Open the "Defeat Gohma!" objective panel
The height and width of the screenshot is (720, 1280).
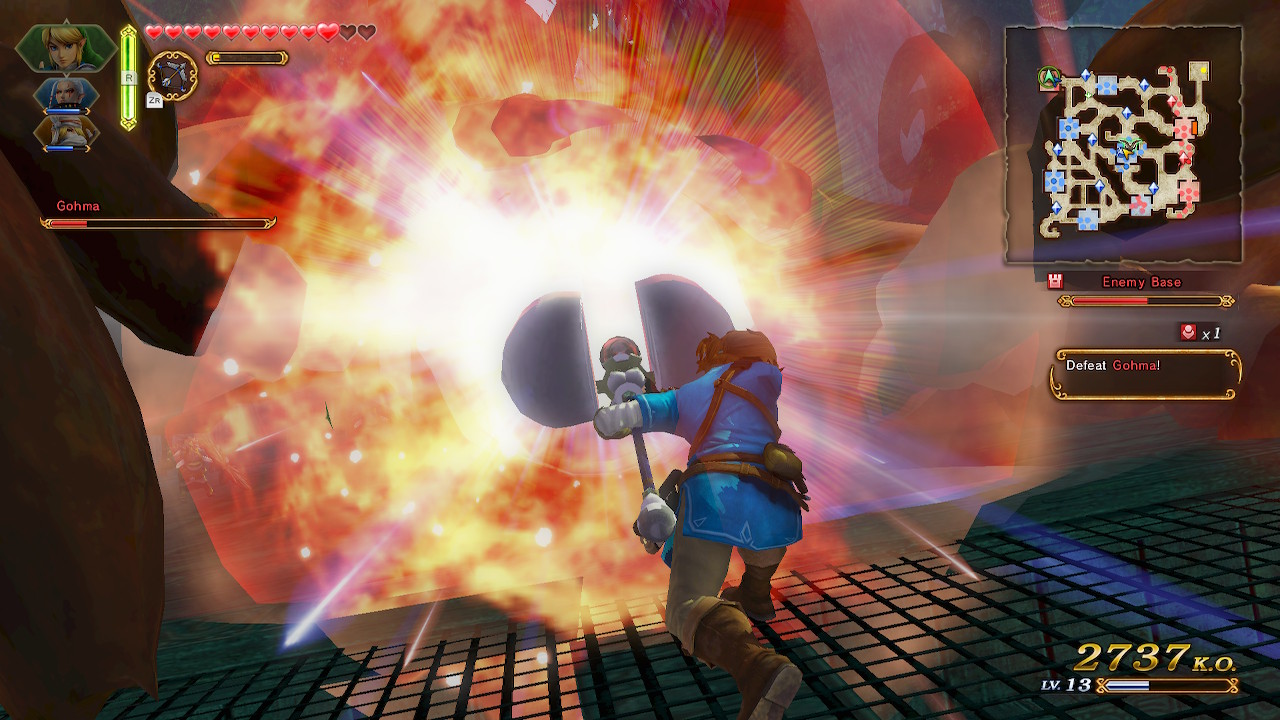1145,374
